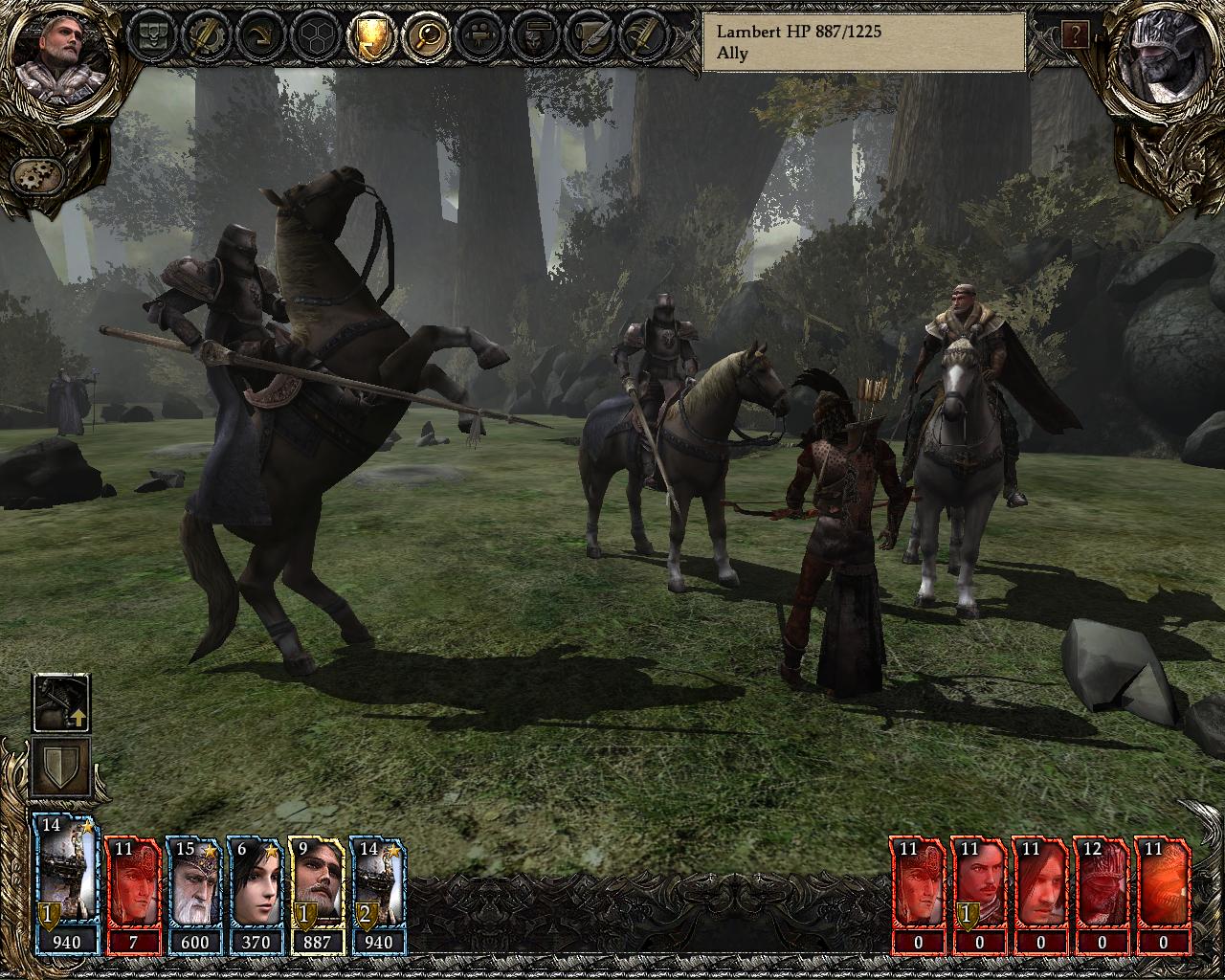1225x980 pixels.
Task: Select the pencil and gear toolbar icon
Action: coord(205,35)
